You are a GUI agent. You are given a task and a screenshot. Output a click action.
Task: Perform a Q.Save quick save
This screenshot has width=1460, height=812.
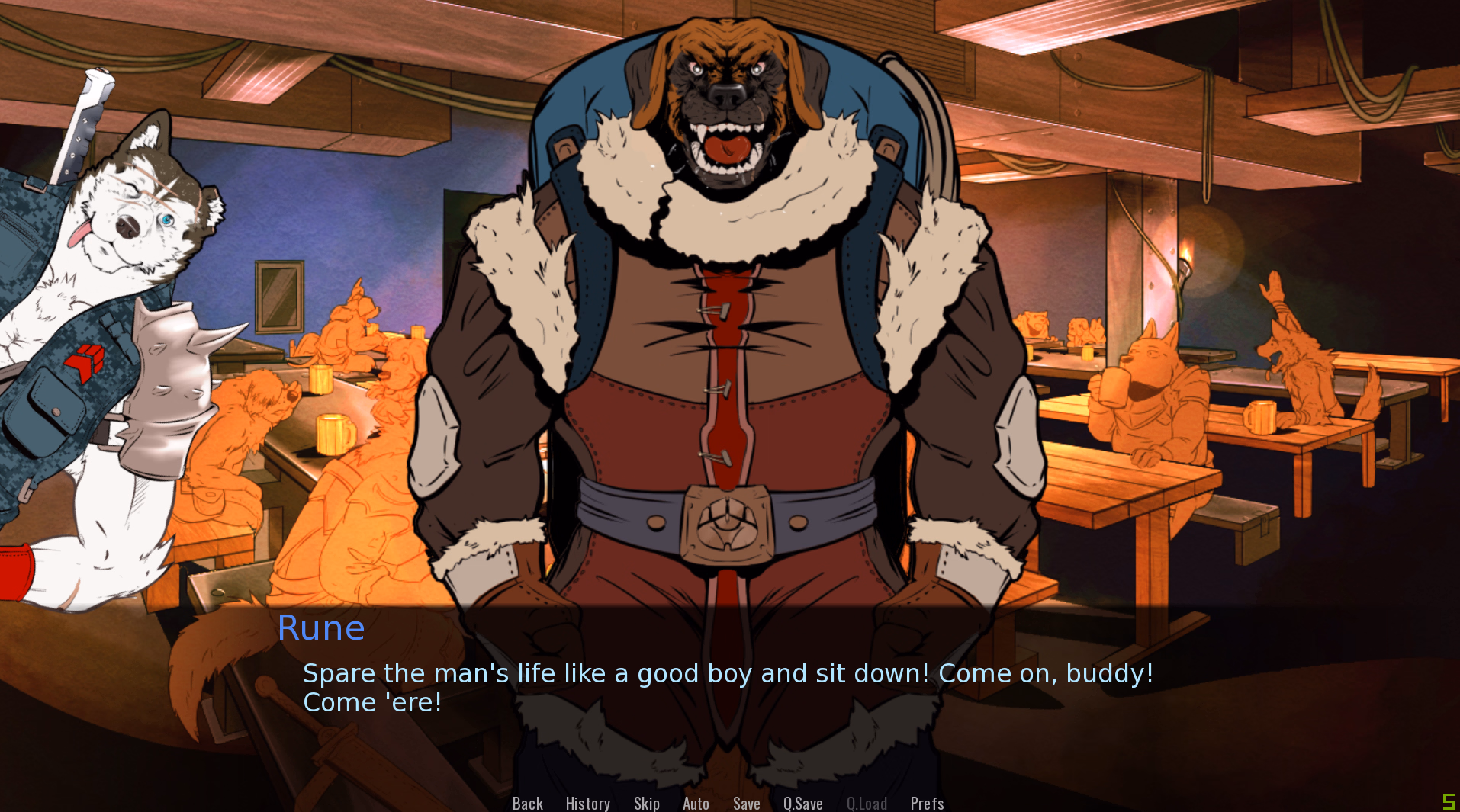(802, 803)
